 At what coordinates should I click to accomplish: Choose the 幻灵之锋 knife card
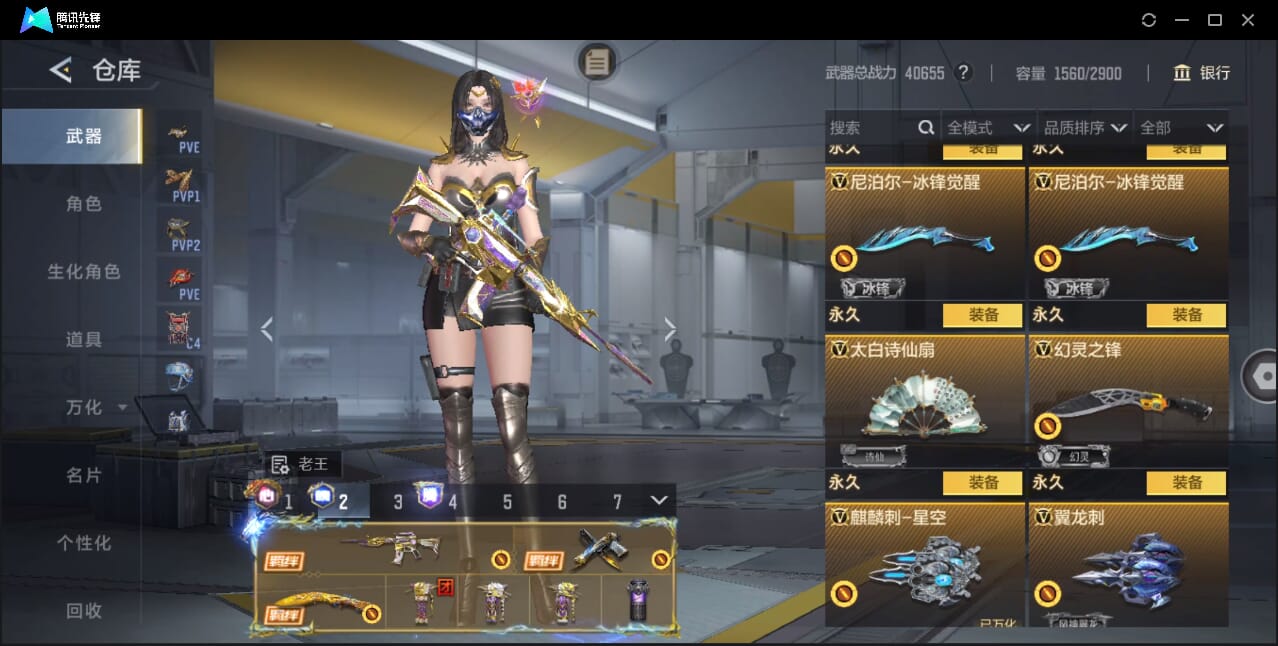click(x=1128, y=400)
